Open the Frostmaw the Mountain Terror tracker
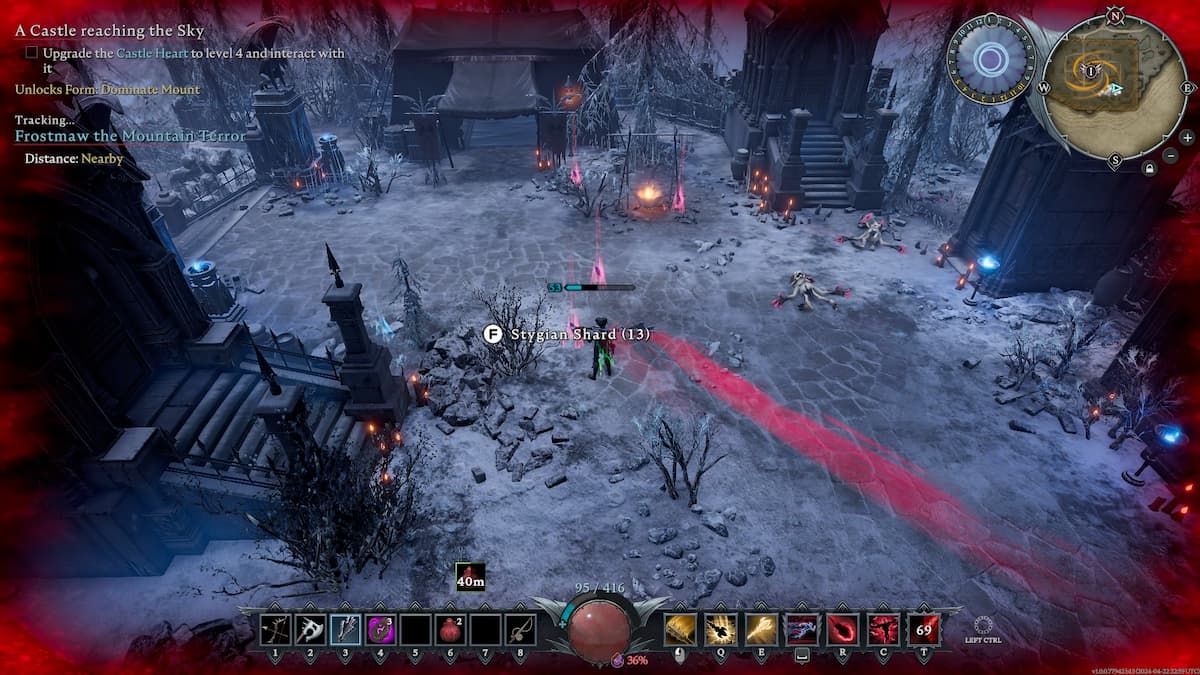The width and height of the screenshot is (1200, 675). (130, 136)
